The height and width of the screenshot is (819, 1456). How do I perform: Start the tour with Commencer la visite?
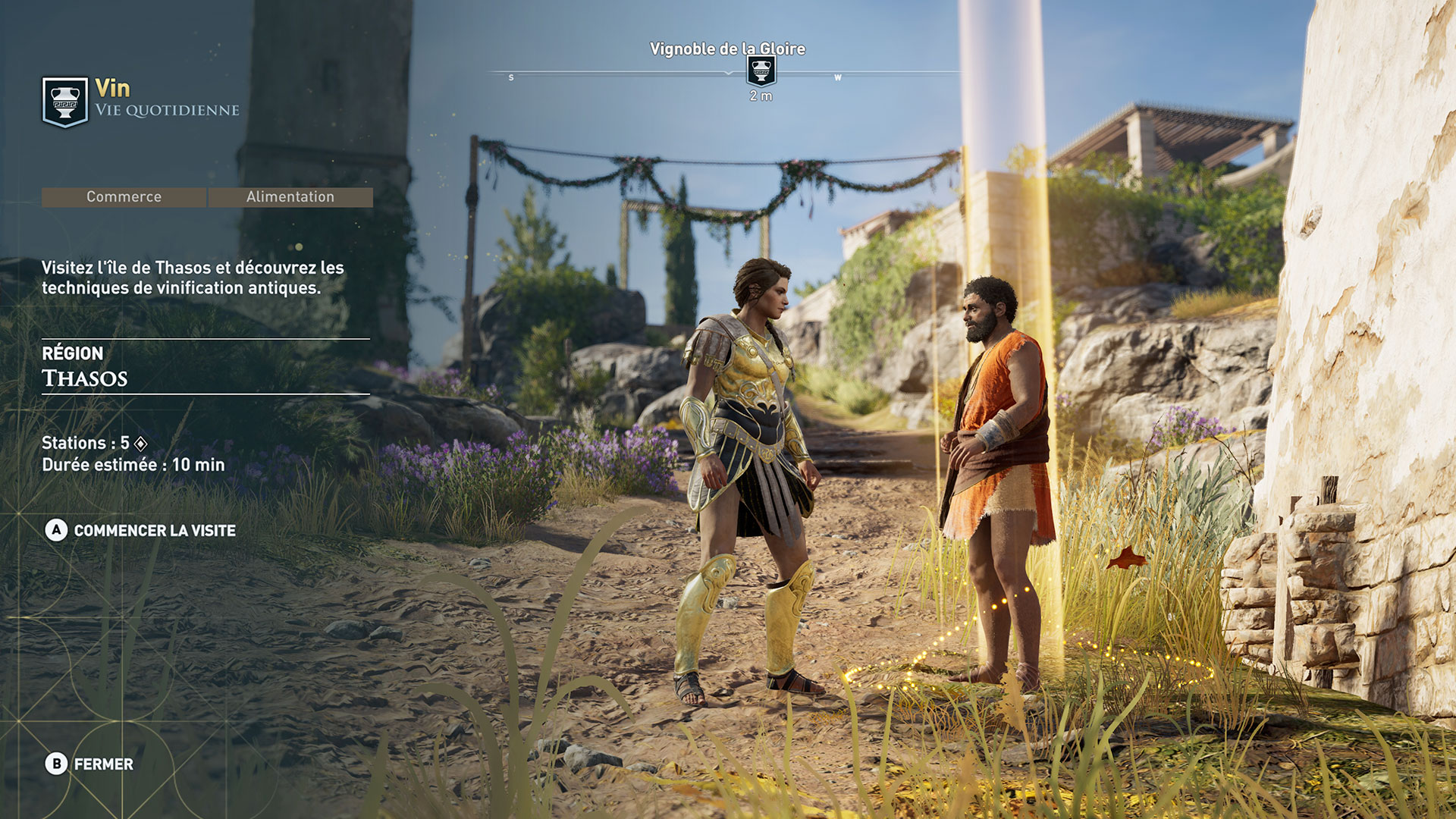point(141,531)
